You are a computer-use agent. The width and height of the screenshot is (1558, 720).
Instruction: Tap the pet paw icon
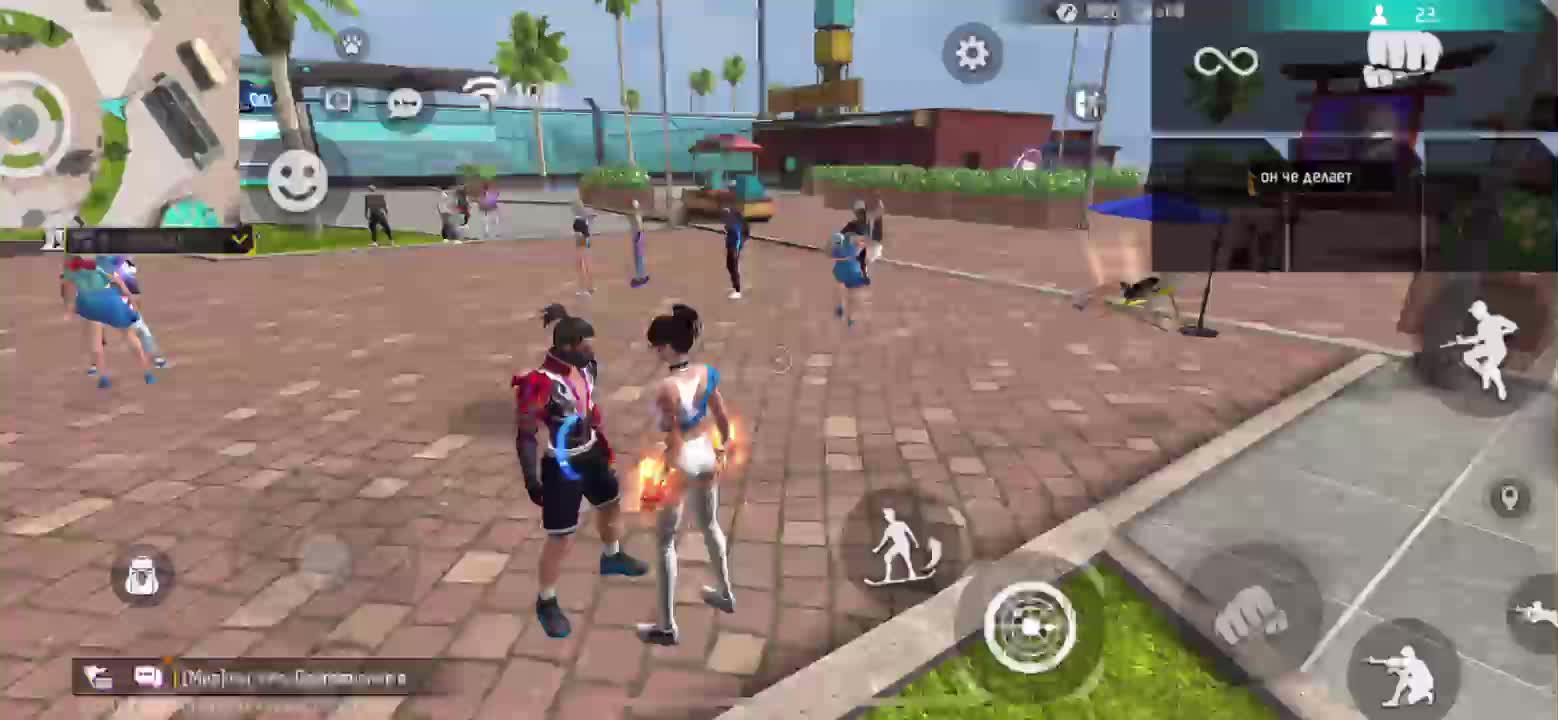351,44
